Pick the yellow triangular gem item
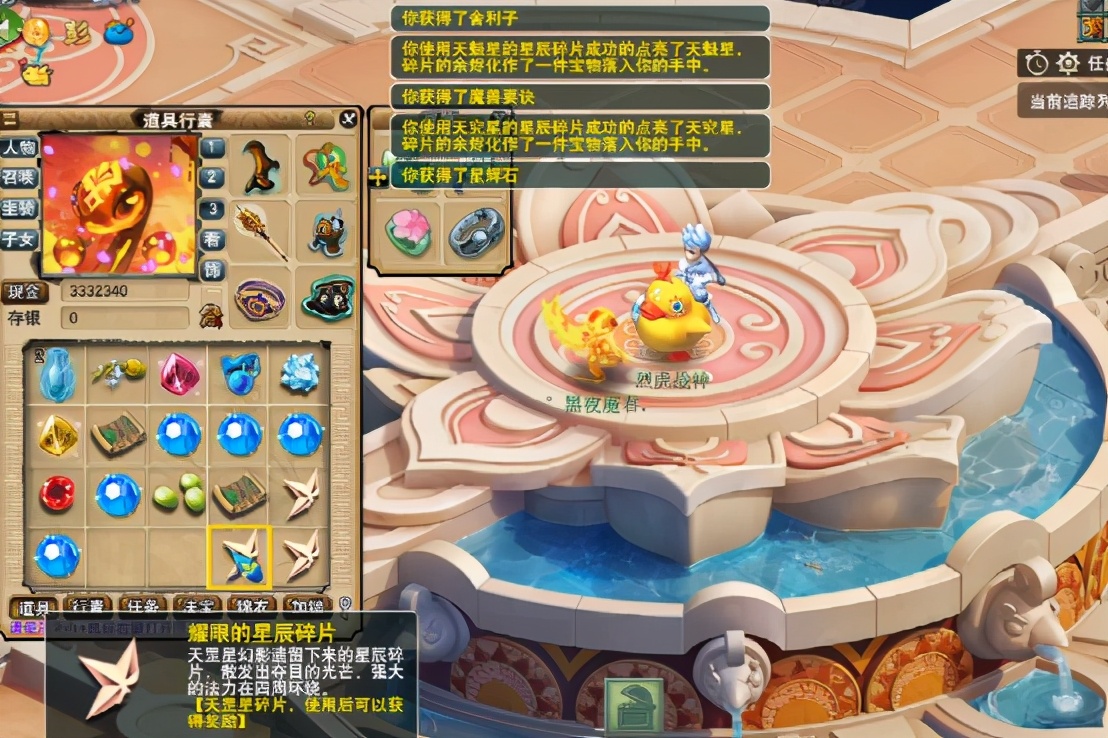 pos(56,433)
